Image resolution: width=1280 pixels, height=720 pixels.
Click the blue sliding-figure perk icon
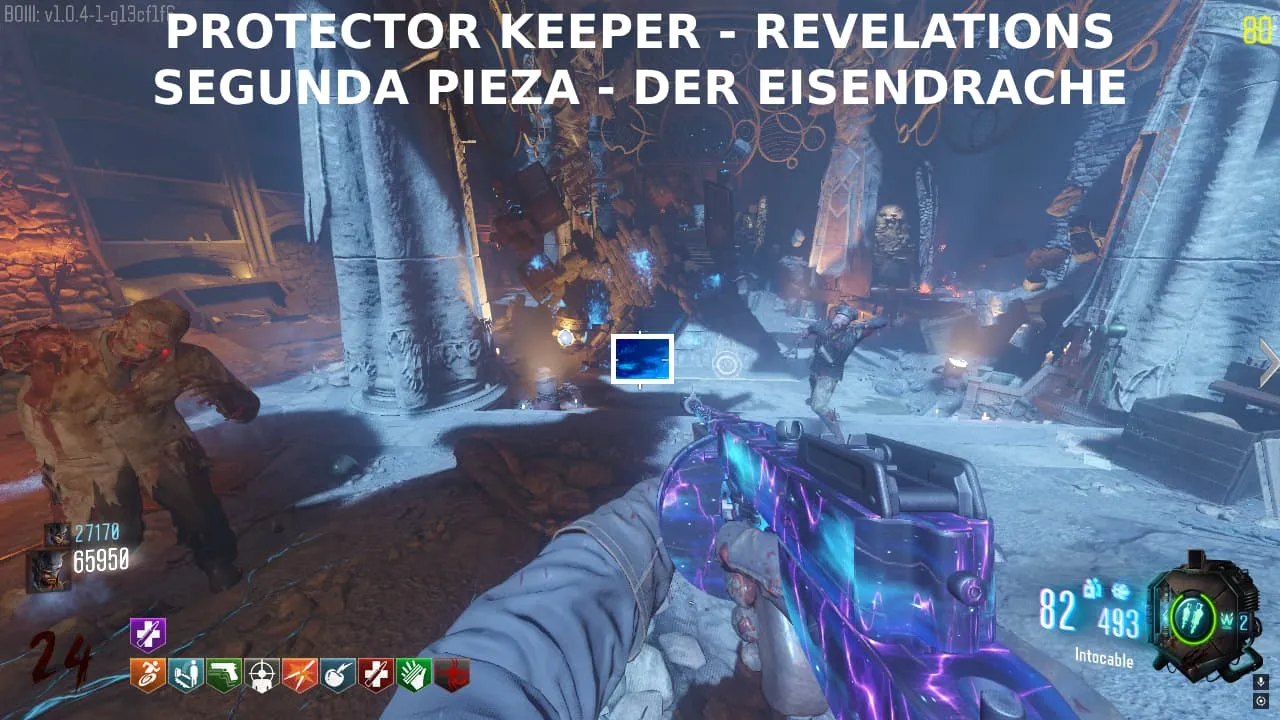coord(186,675)
